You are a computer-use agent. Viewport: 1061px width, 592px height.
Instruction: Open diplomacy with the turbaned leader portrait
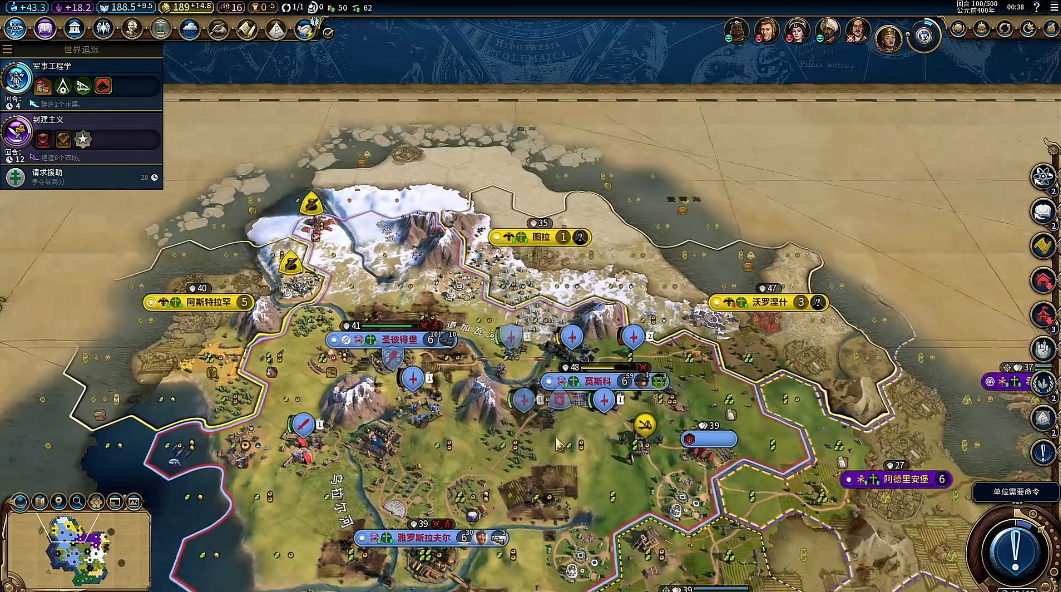point(827,30)
